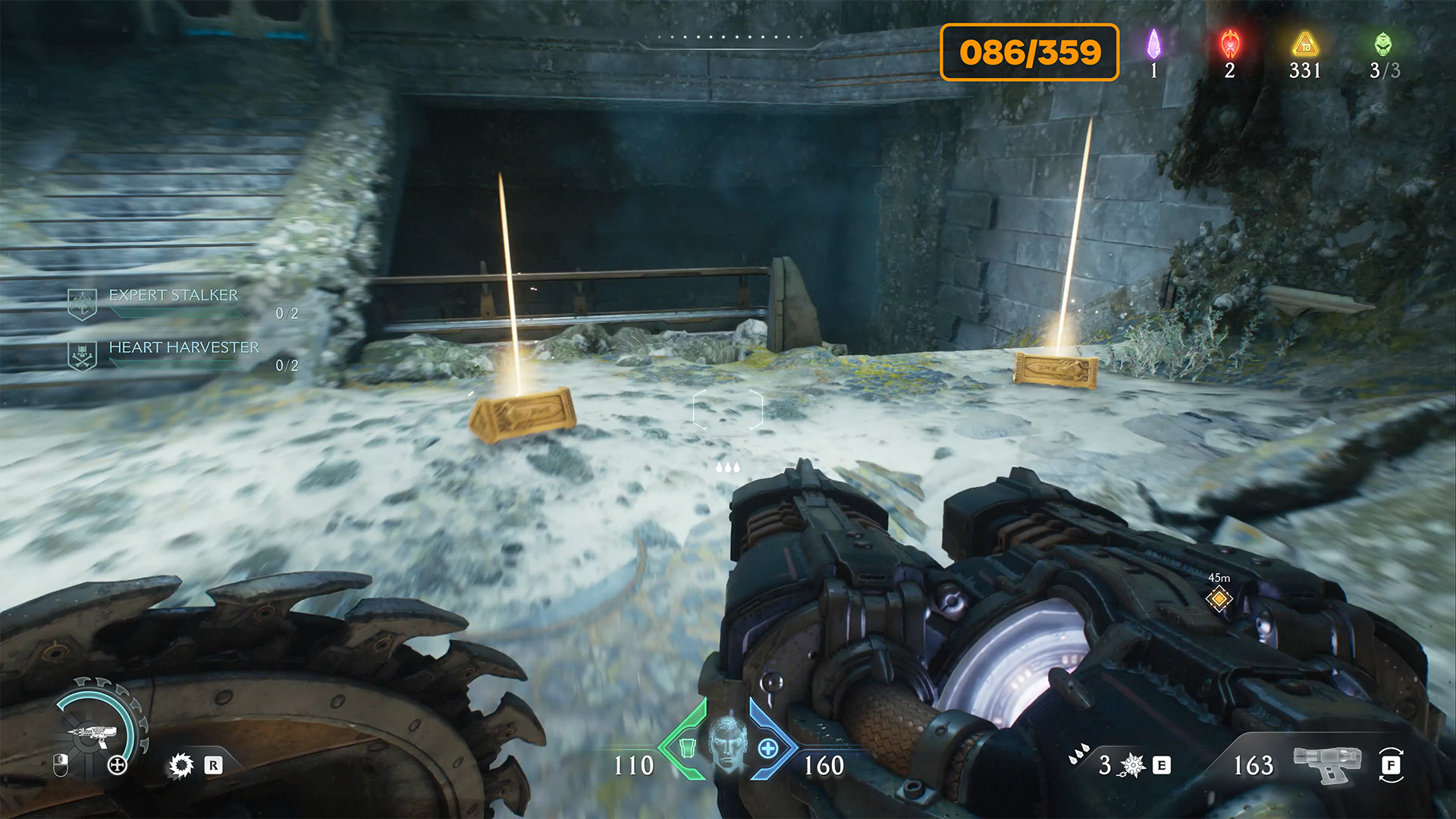The width and height of the screenshot is (1456, 819).
Task: Click the green demon skull icon
Action: tap(1383, 45)
